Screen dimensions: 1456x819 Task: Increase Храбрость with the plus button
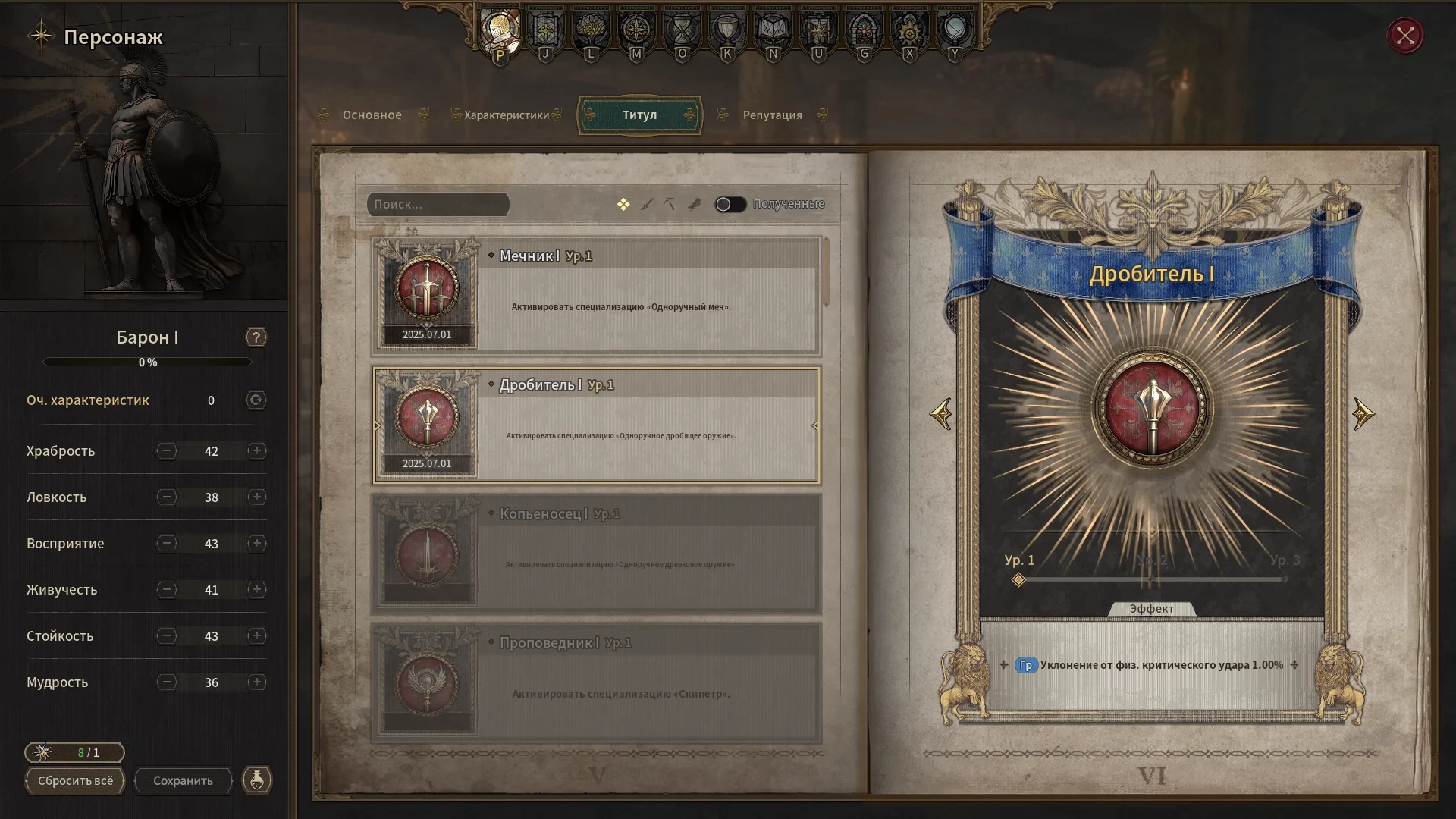tap(257, 451)
